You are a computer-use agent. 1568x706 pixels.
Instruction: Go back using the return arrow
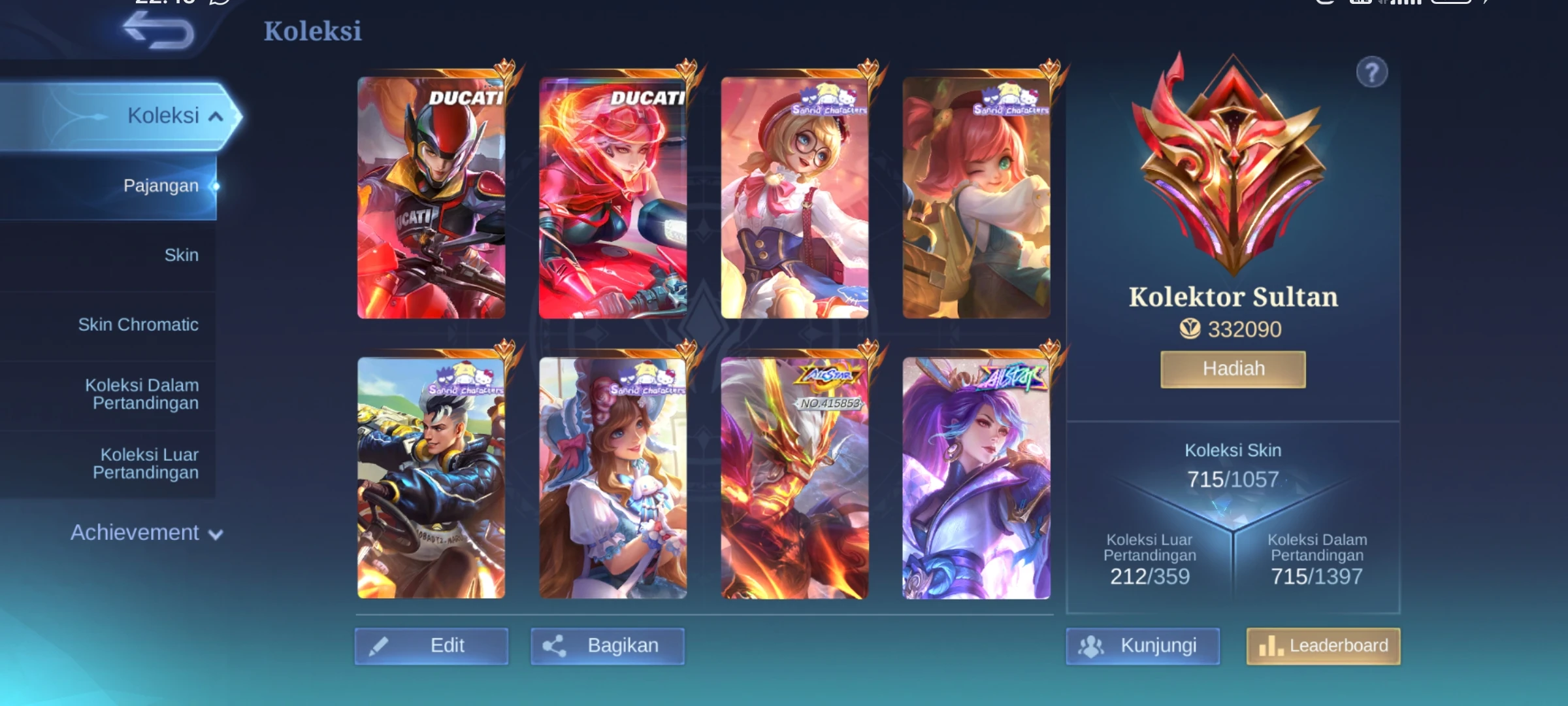159,31
